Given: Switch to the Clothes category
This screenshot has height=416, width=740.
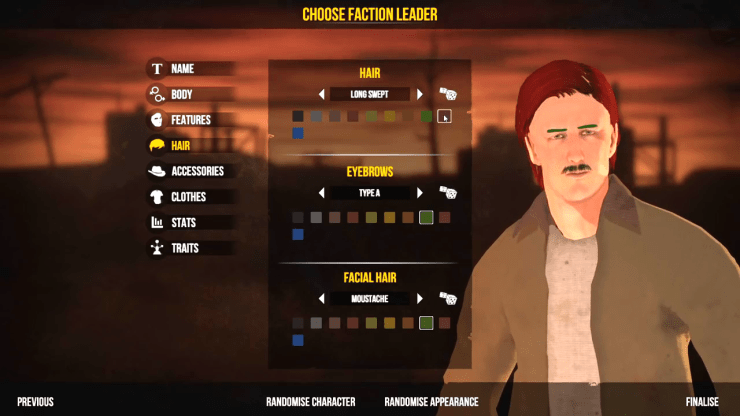Looking at the screenshot, I should [x=188, y=197].
